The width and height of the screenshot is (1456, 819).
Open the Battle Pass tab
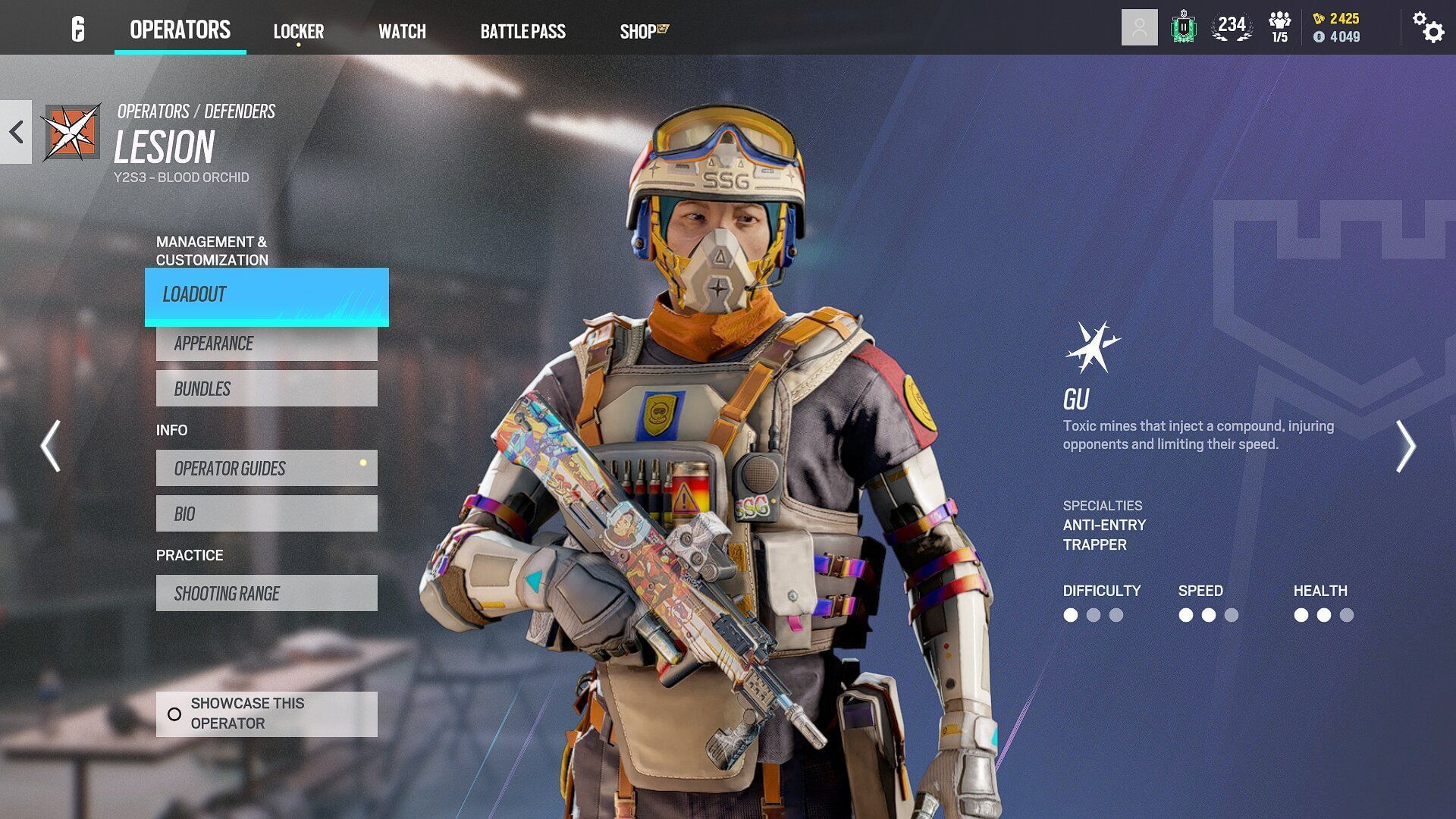point(522,32)
